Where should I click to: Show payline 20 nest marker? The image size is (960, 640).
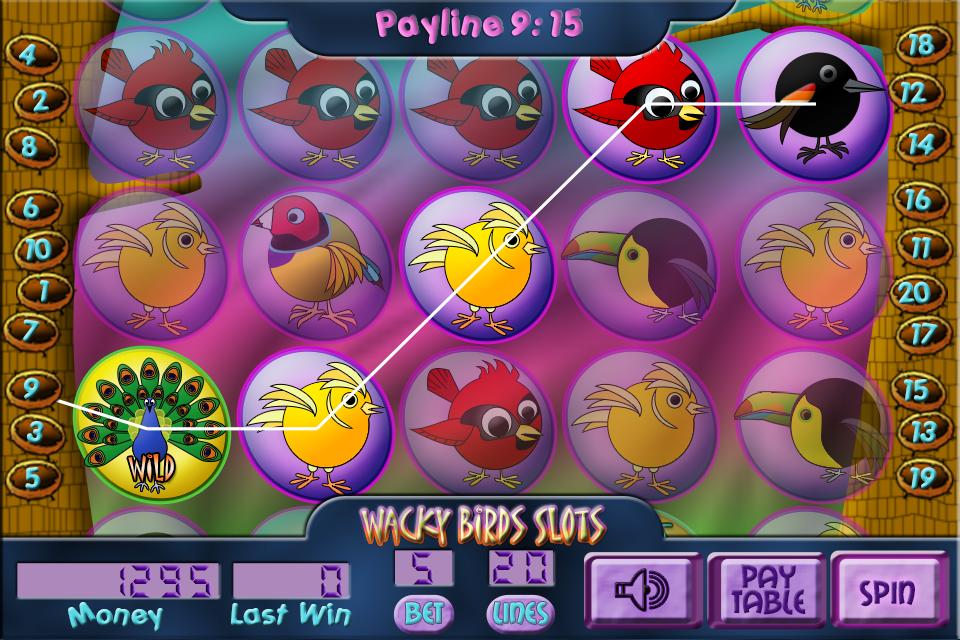915,292
